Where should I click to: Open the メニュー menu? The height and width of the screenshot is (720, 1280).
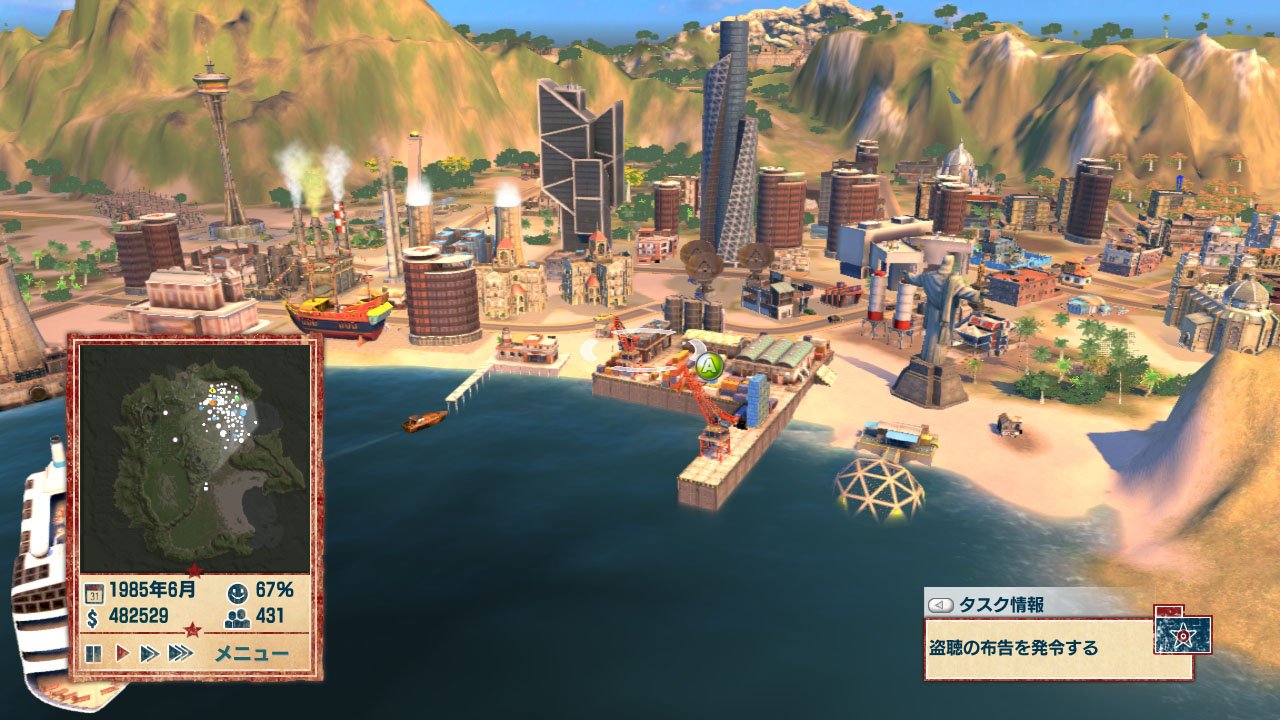[251, 654]
